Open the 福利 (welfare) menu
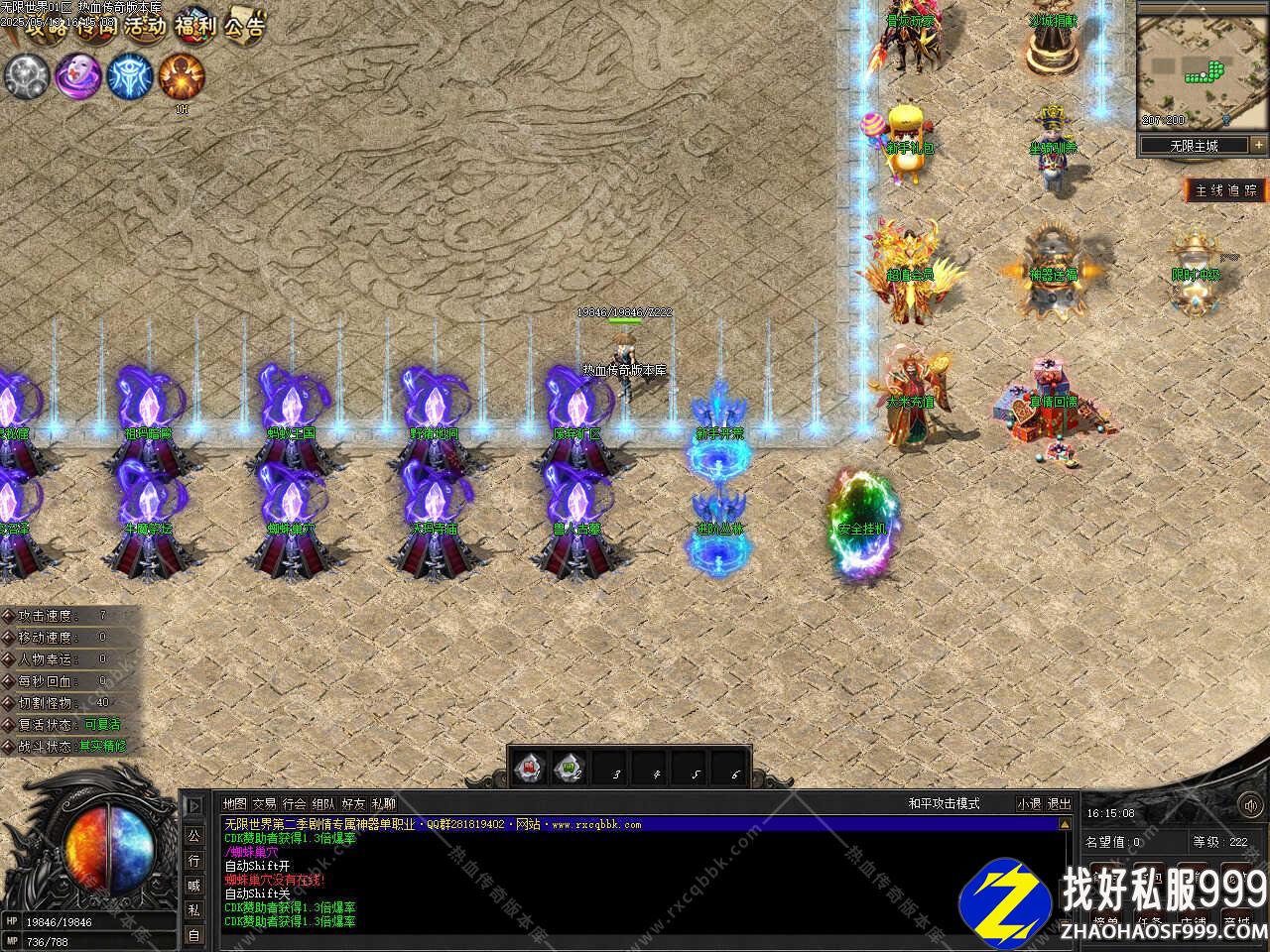1270x952 pixels. [x=194, y=26]
